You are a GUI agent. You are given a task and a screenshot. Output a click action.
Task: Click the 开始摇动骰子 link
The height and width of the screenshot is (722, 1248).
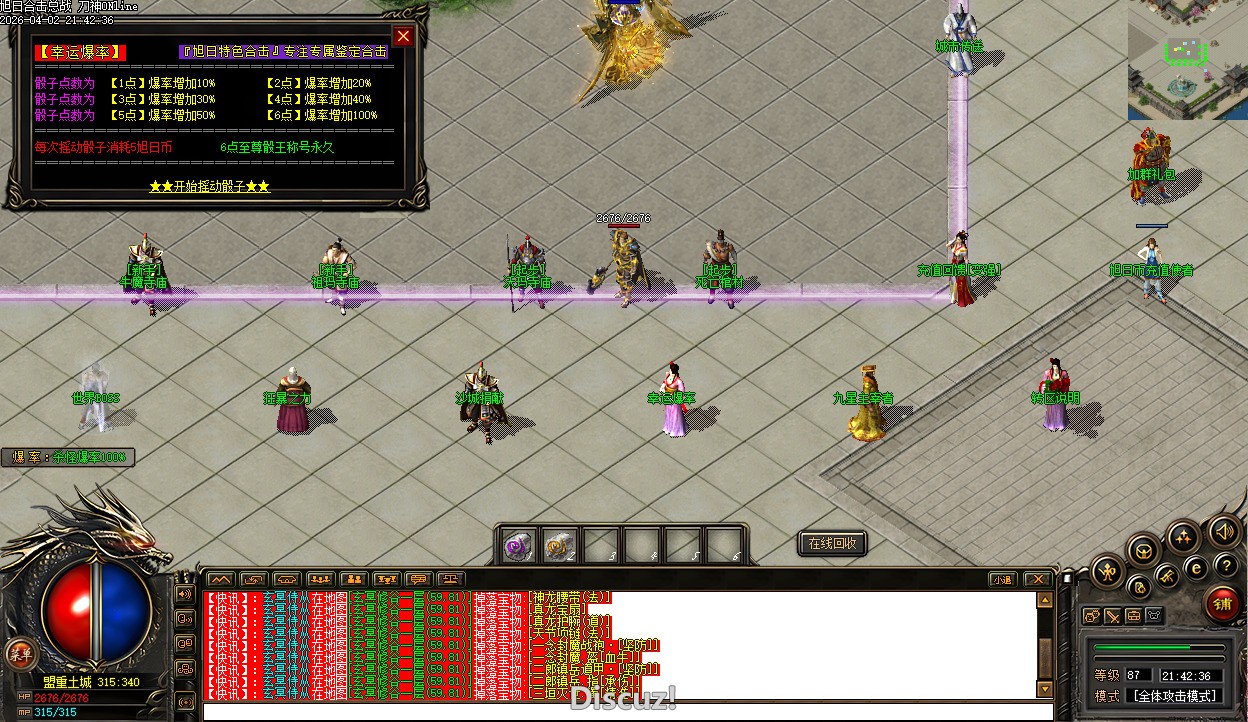(x=209, y=187)
